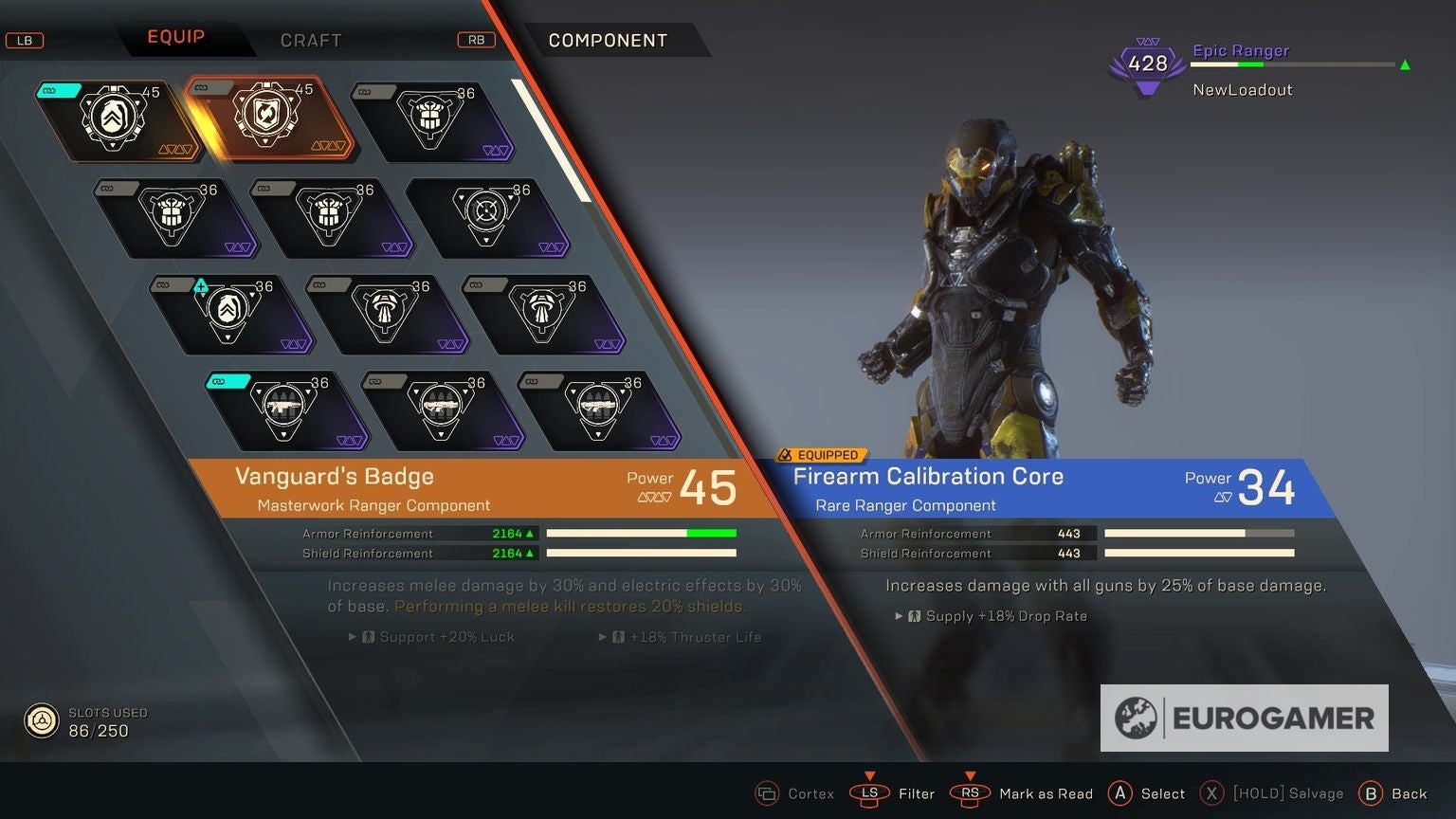
Task: Choose the power 45 grenade chevron component
Action: click(117, 119)
